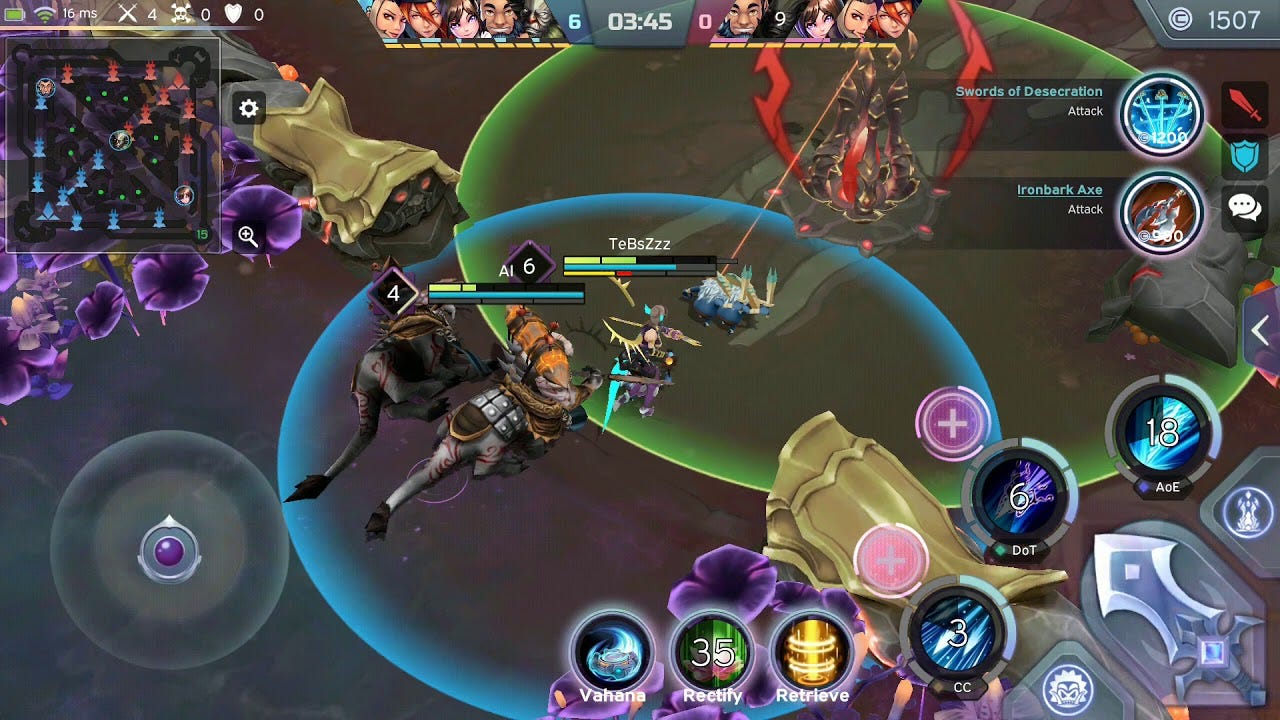The height and width of the screenshot is (720, 1280).
Task: Purchase the Ironbark Axe recommended item
Action: click(x=1161, y=212)
